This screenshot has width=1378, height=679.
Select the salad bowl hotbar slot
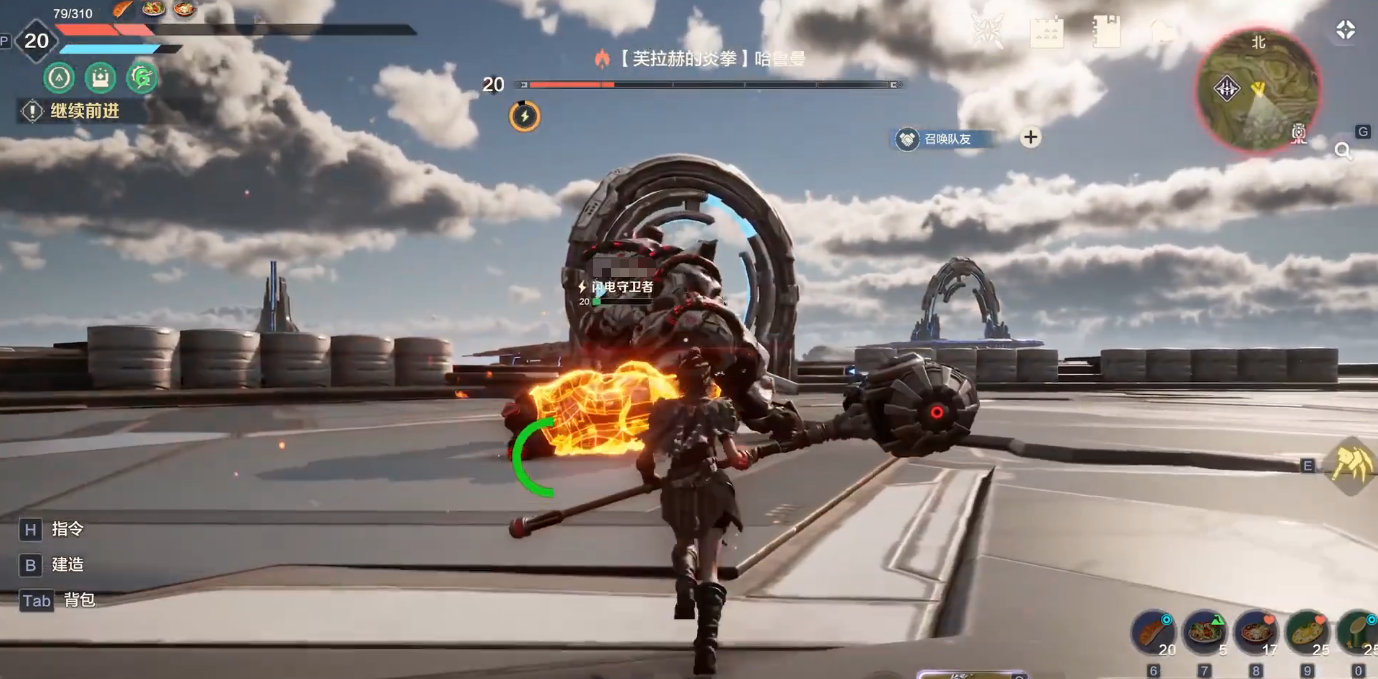(x=1204, y=633)
